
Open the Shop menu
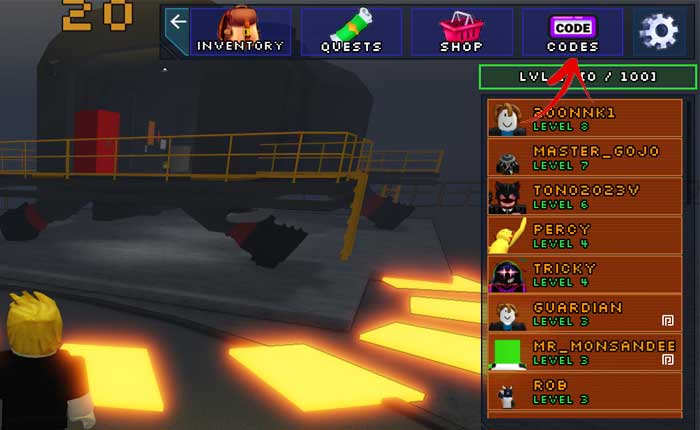pos(462,32)
